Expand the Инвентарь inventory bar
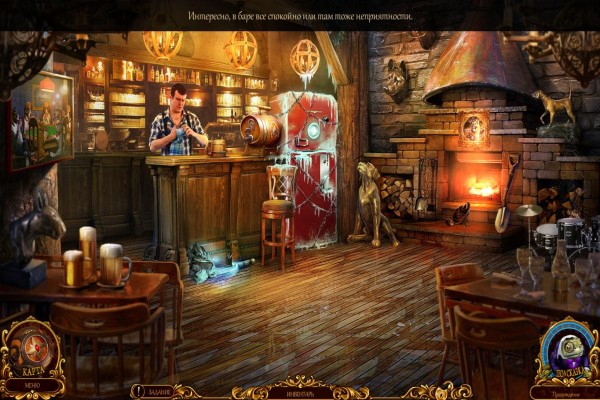The image size is (600, 400). (301, 390)
